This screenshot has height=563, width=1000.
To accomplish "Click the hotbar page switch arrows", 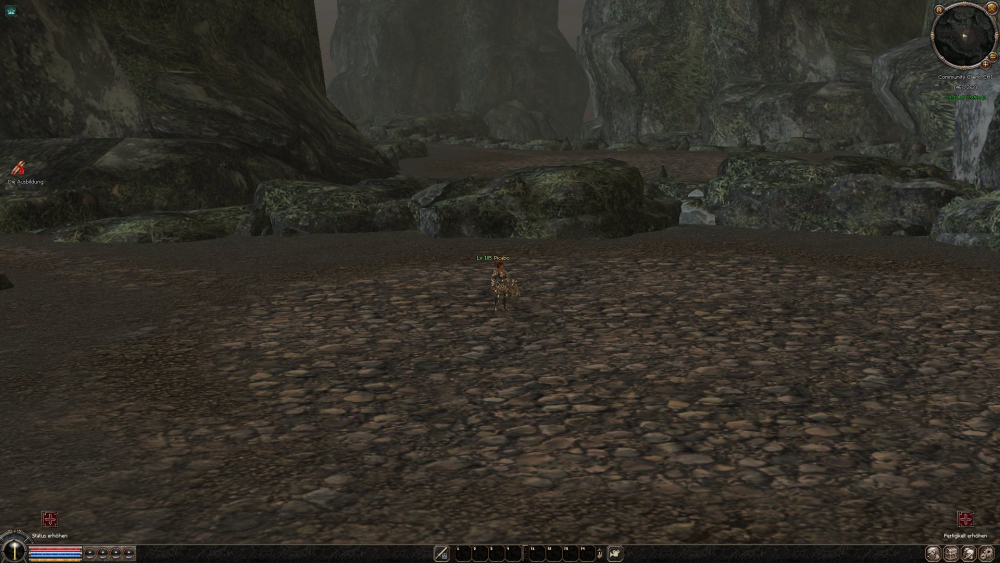I will [x=599, y=553].
